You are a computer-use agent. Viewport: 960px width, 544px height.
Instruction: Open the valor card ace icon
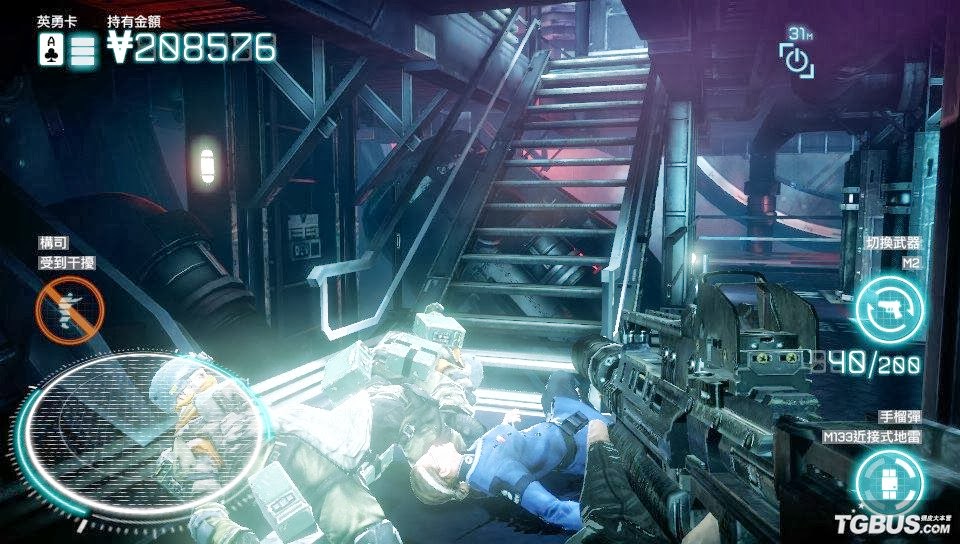(50, 49)
